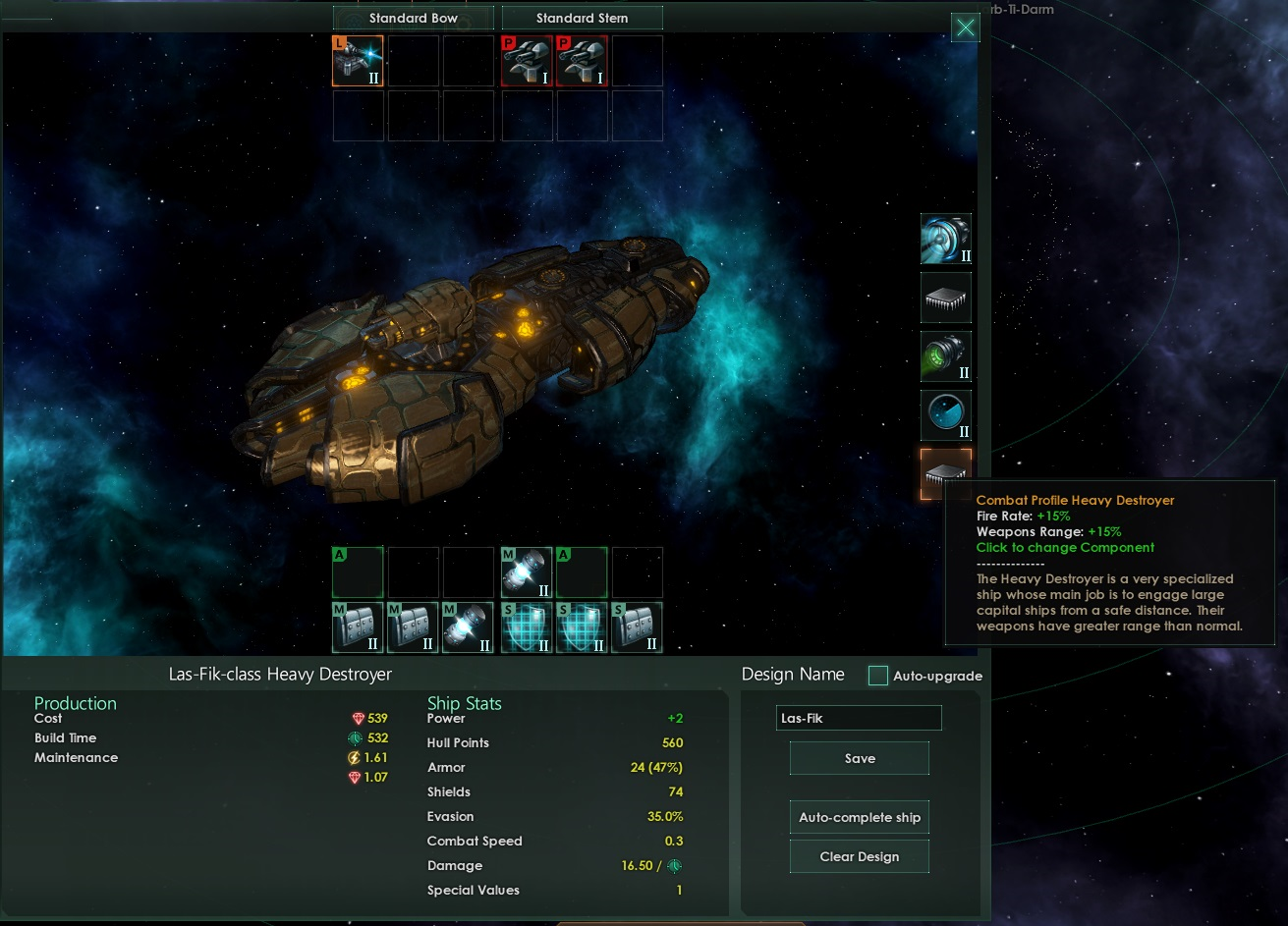Select the green thruster component slot
1288x926 pixels.
pyautogui.click(x=945, y=356)
